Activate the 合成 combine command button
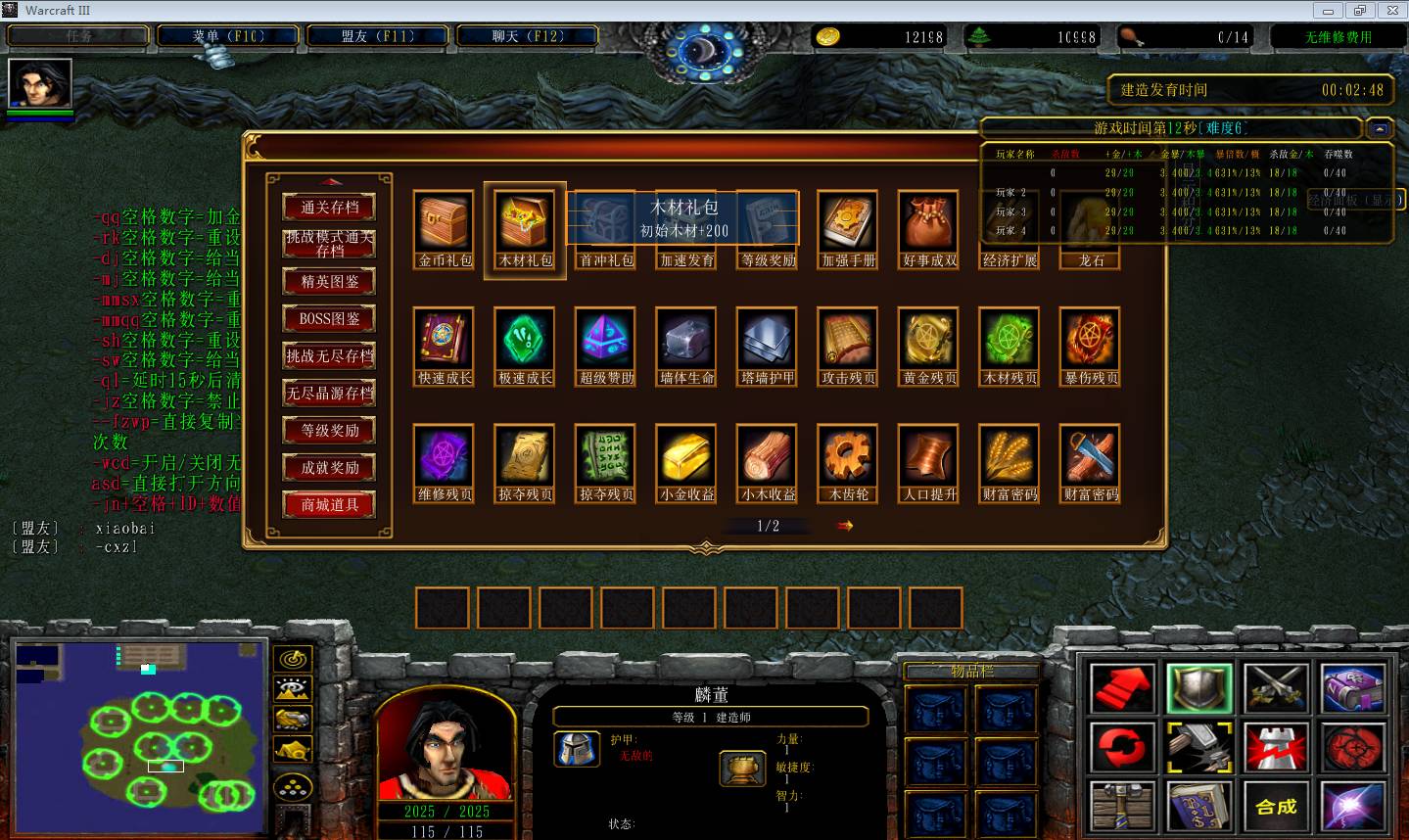1409x840 pixels. [x=1276, y=807]
